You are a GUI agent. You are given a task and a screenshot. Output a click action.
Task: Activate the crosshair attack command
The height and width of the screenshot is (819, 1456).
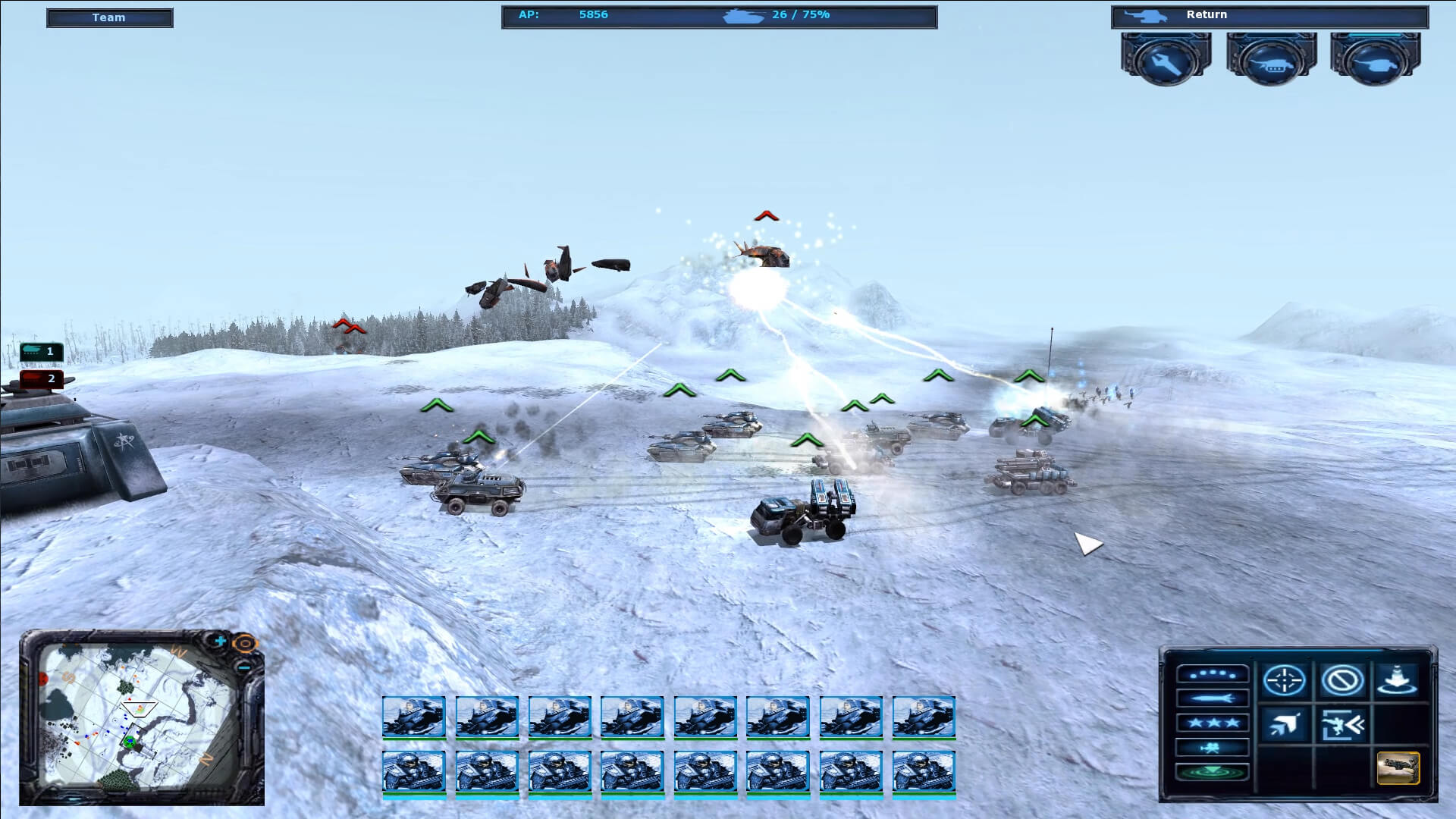[x=1284, y=680]
